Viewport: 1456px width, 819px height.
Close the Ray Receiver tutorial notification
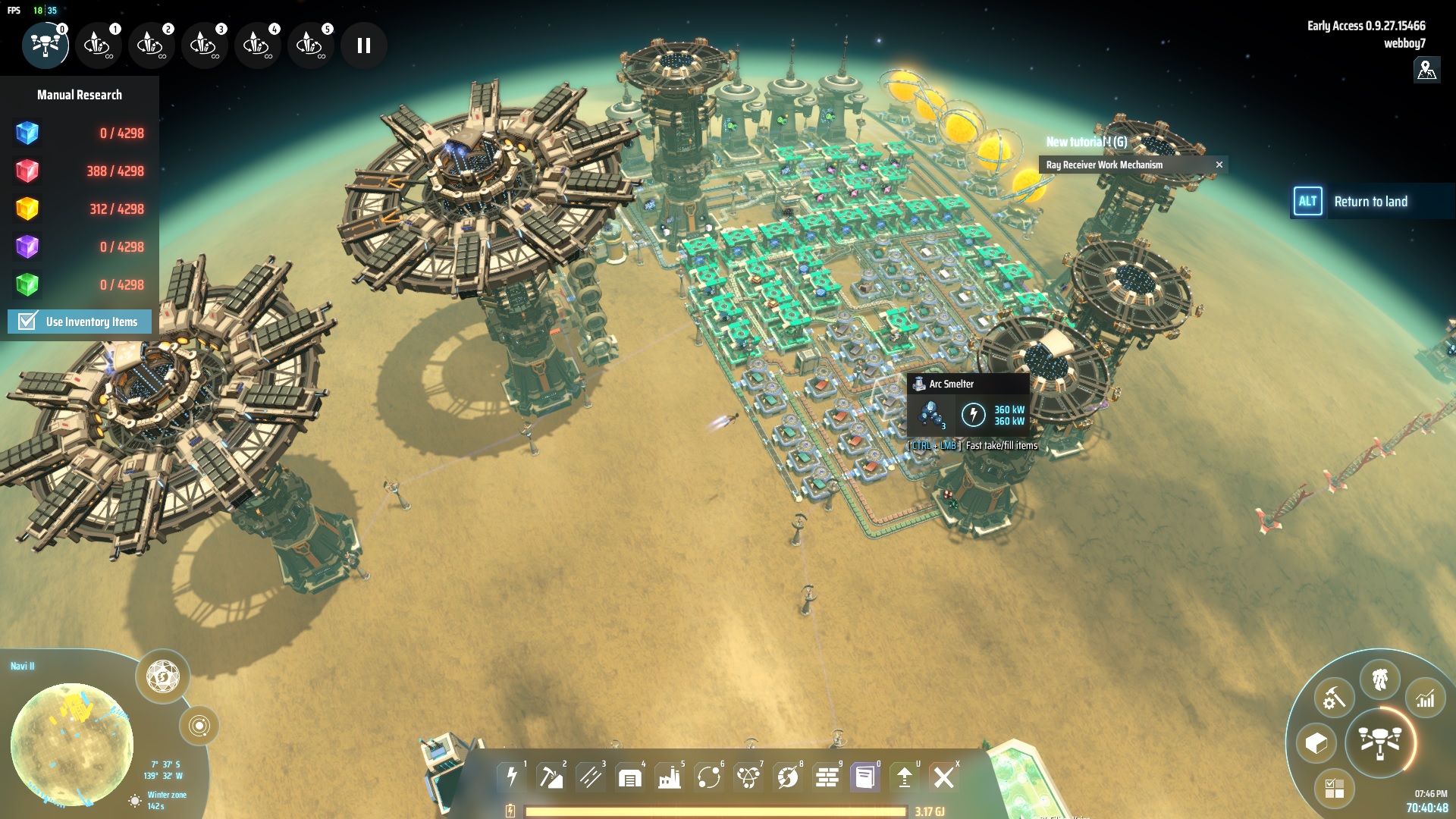coord(1219,165)
